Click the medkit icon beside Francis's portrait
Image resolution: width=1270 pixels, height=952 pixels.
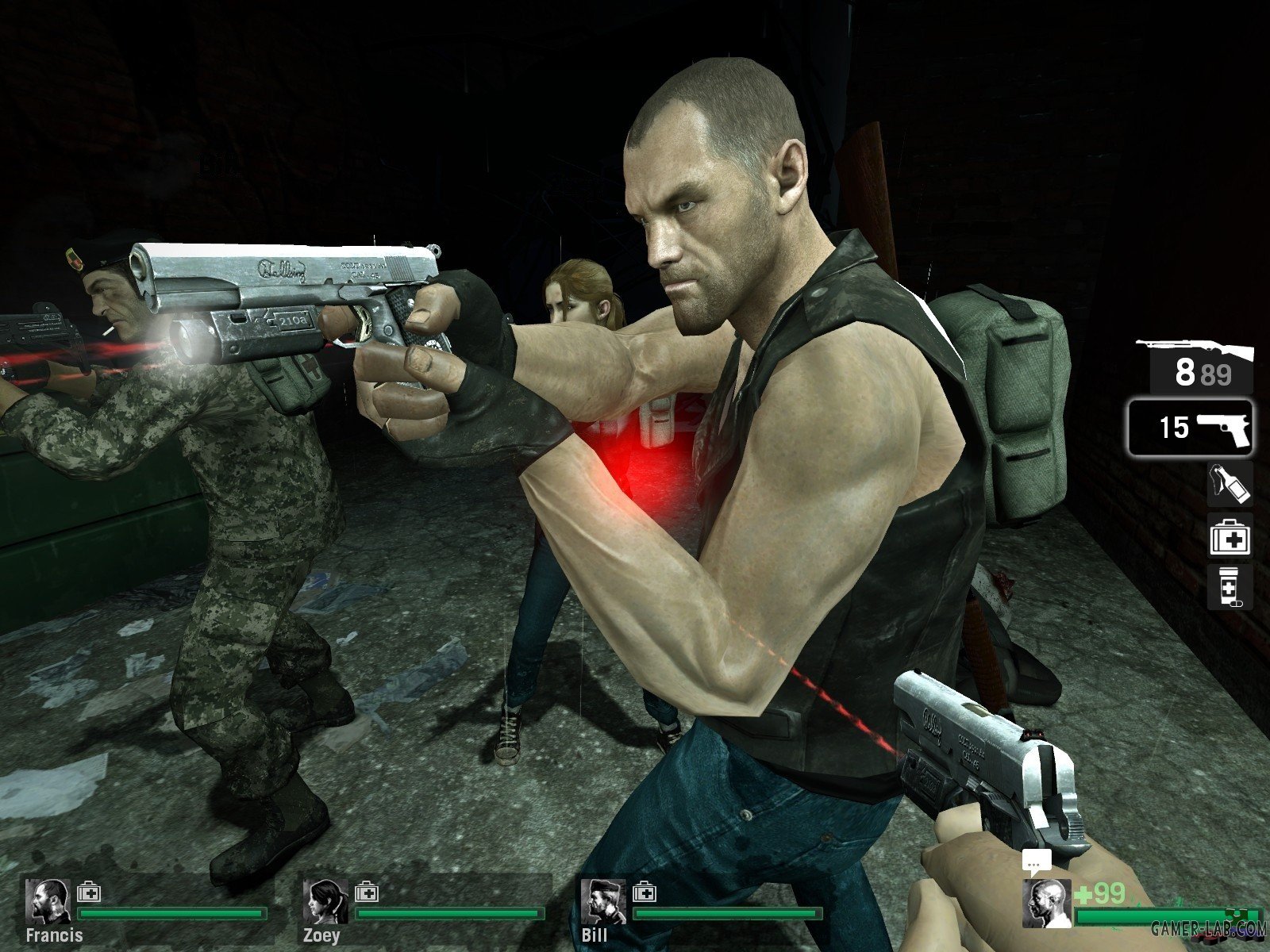tap(89, 892)
